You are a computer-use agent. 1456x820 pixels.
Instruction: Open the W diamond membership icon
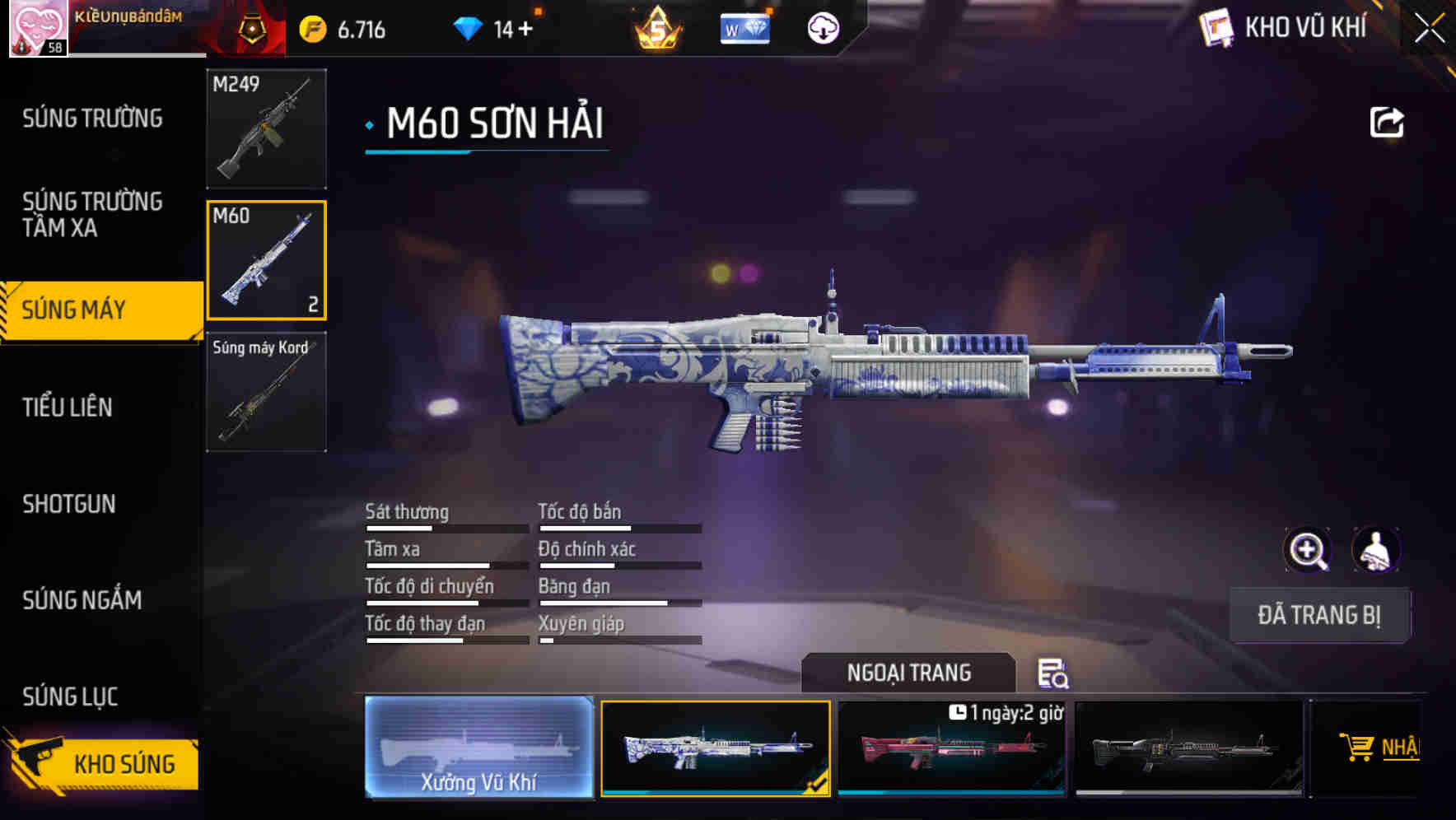(744, 27)
